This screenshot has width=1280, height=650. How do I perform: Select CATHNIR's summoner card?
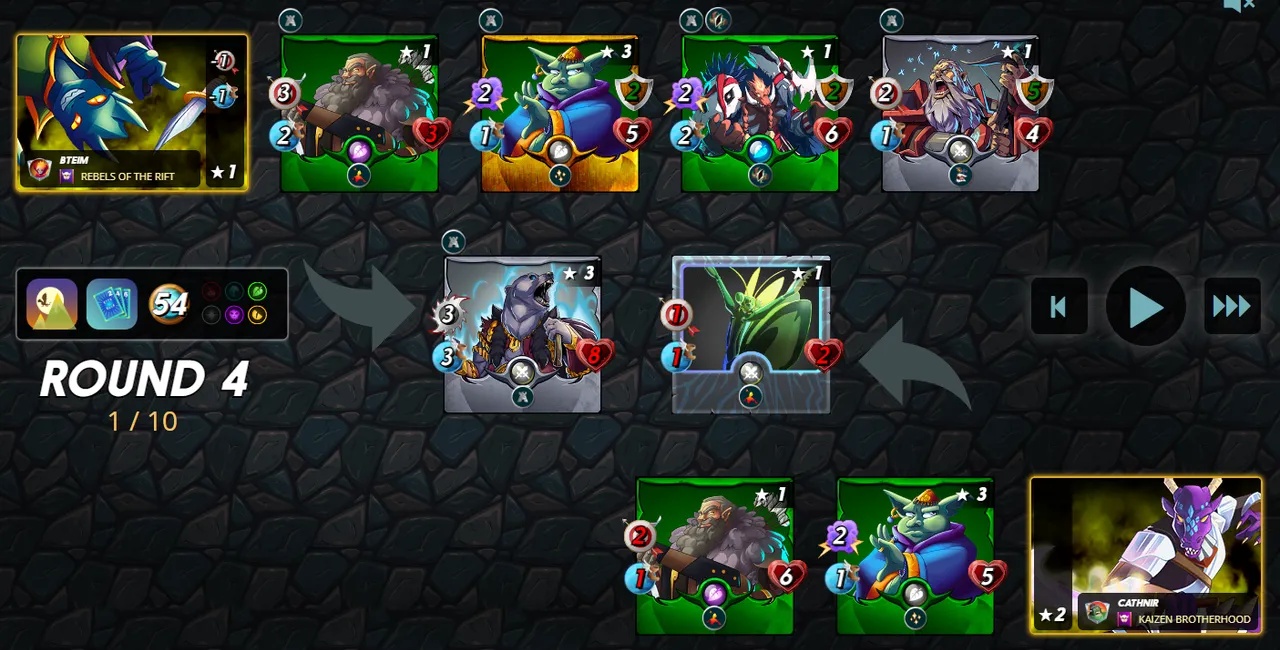click(x=1146, y=555)
